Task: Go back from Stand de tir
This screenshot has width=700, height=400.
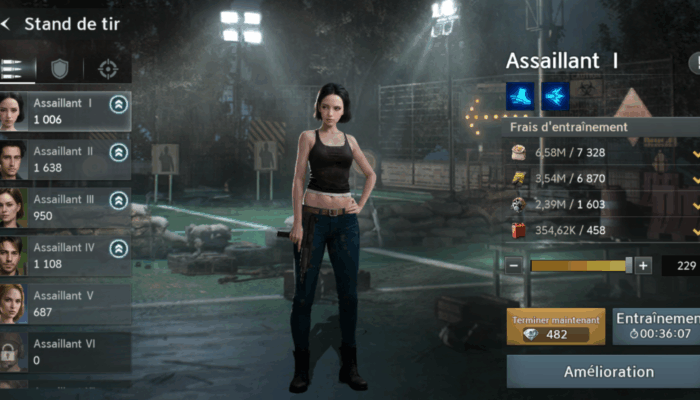Action: [9, 24]
